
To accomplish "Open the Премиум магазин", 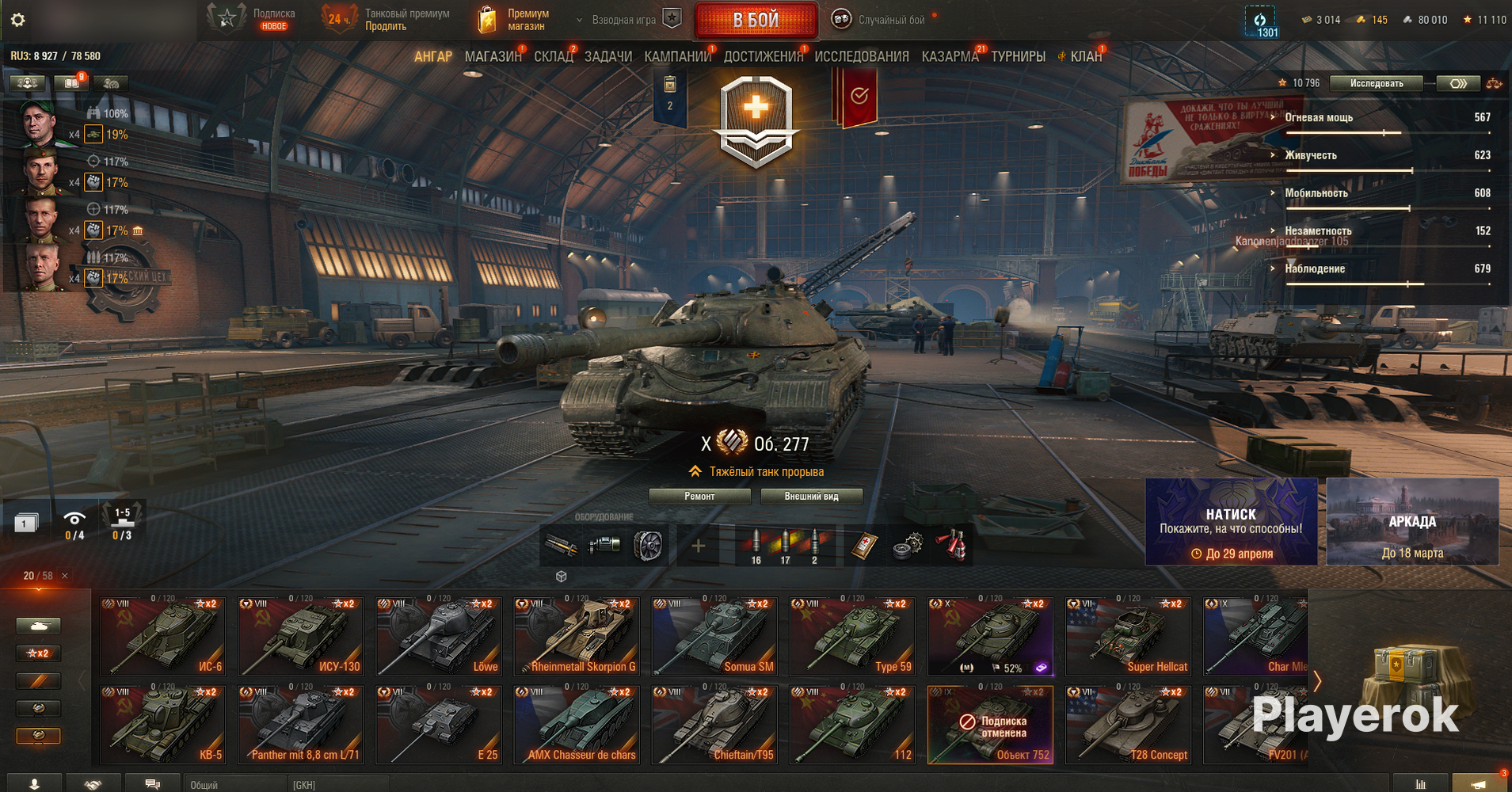I will click(515, 20).
